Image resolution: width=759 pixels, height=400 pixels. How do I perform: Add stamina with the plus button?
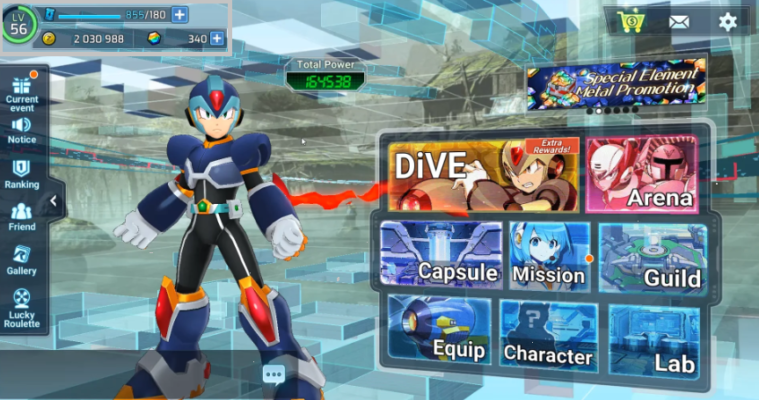click(x=180, y=15)
